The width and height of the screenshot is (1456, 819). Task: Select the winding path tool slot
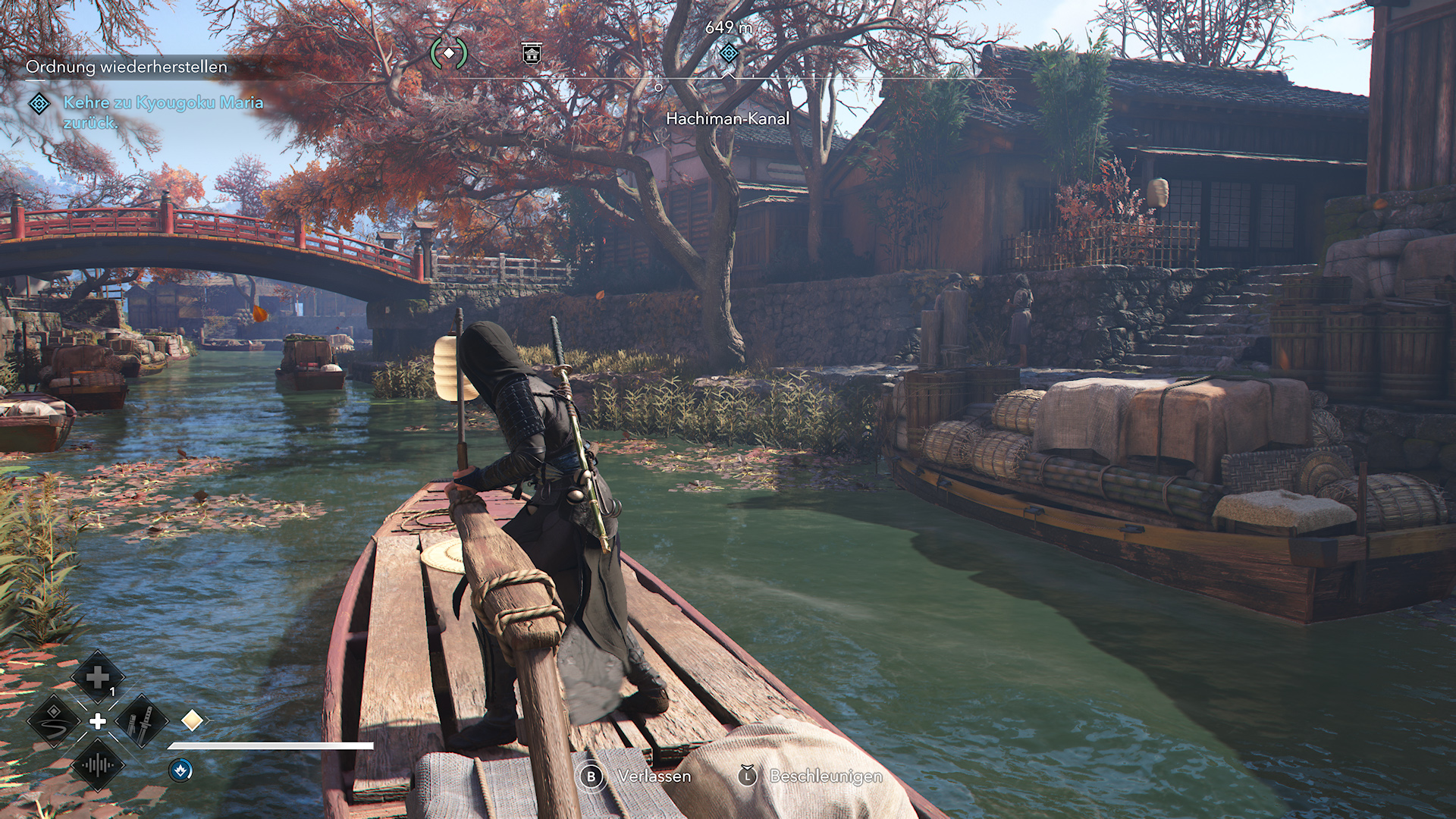coord(54,721)
